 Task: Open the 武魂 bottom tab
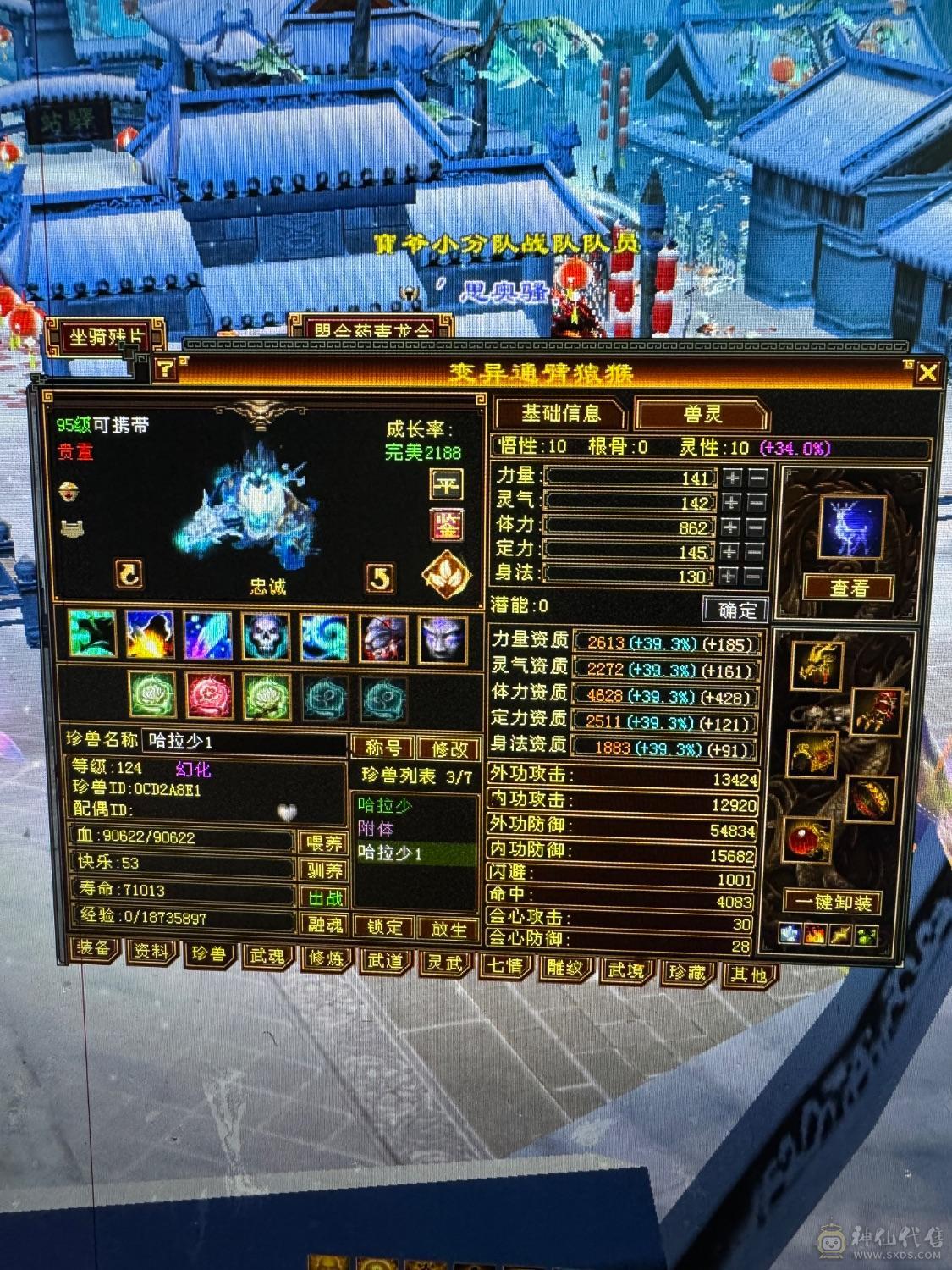click(267, 957)
